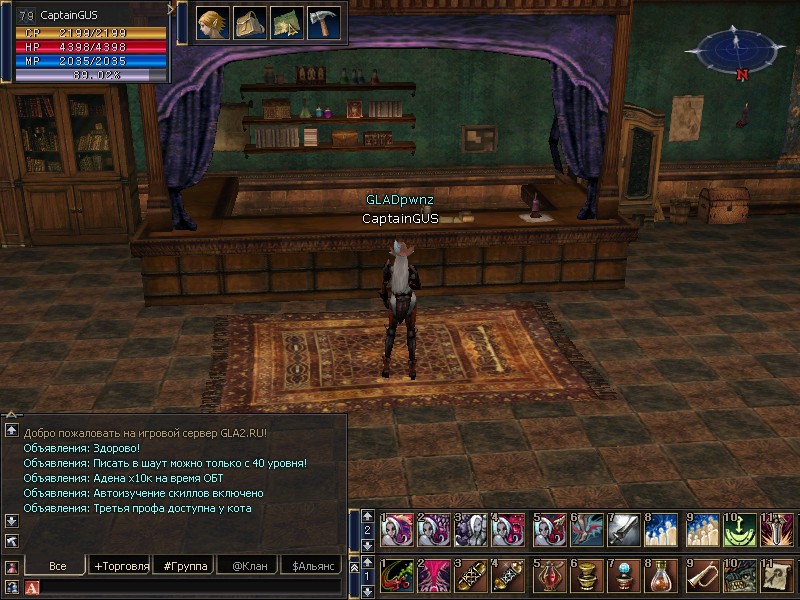Activate the green anchor-symbol skill
The width and height of the screenshot is (800, 600).
point(740,530)
